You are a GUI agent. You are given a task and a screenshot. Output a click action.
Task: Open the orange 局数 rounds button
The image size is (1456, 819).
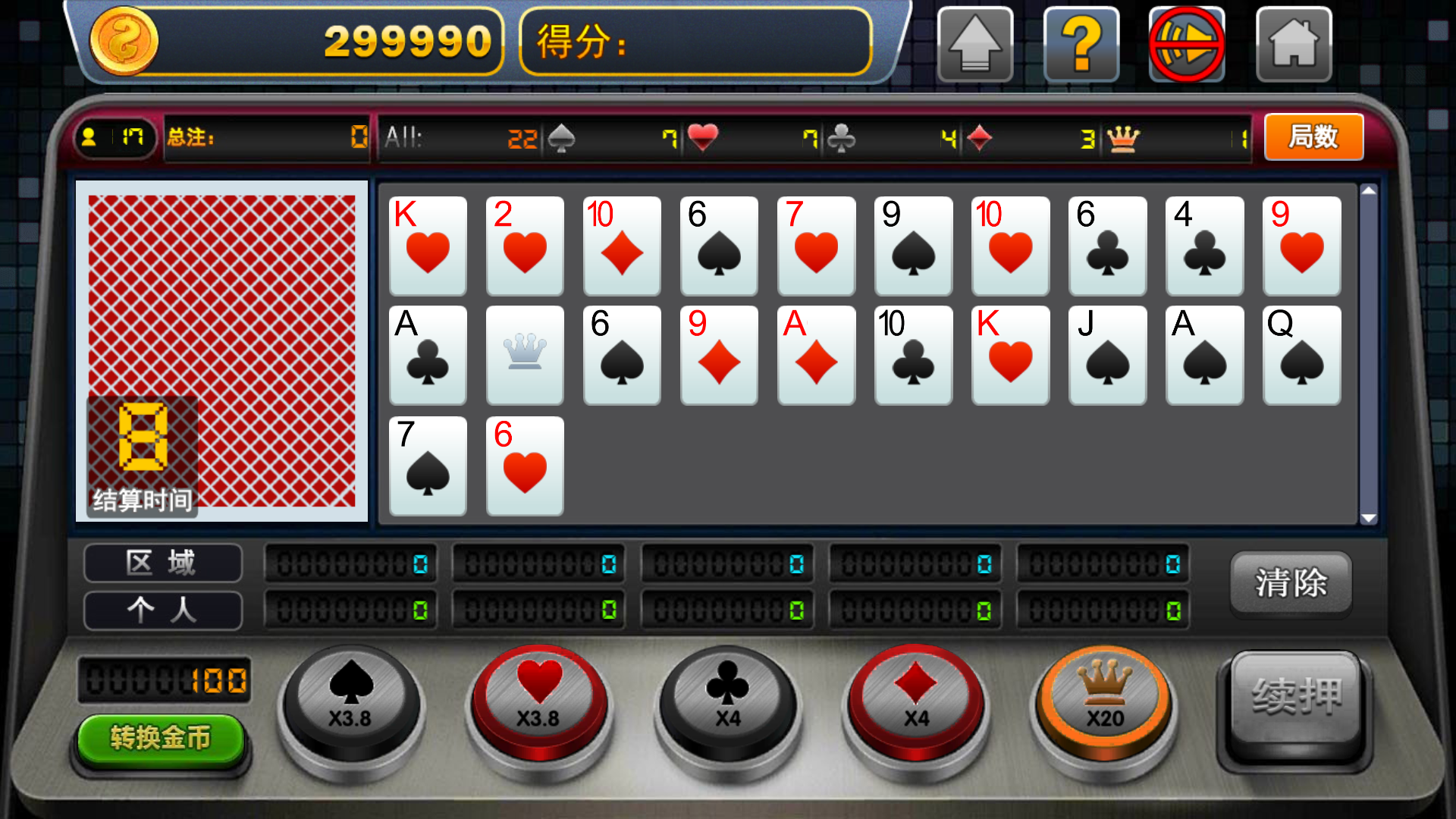tap(1313, 137)
